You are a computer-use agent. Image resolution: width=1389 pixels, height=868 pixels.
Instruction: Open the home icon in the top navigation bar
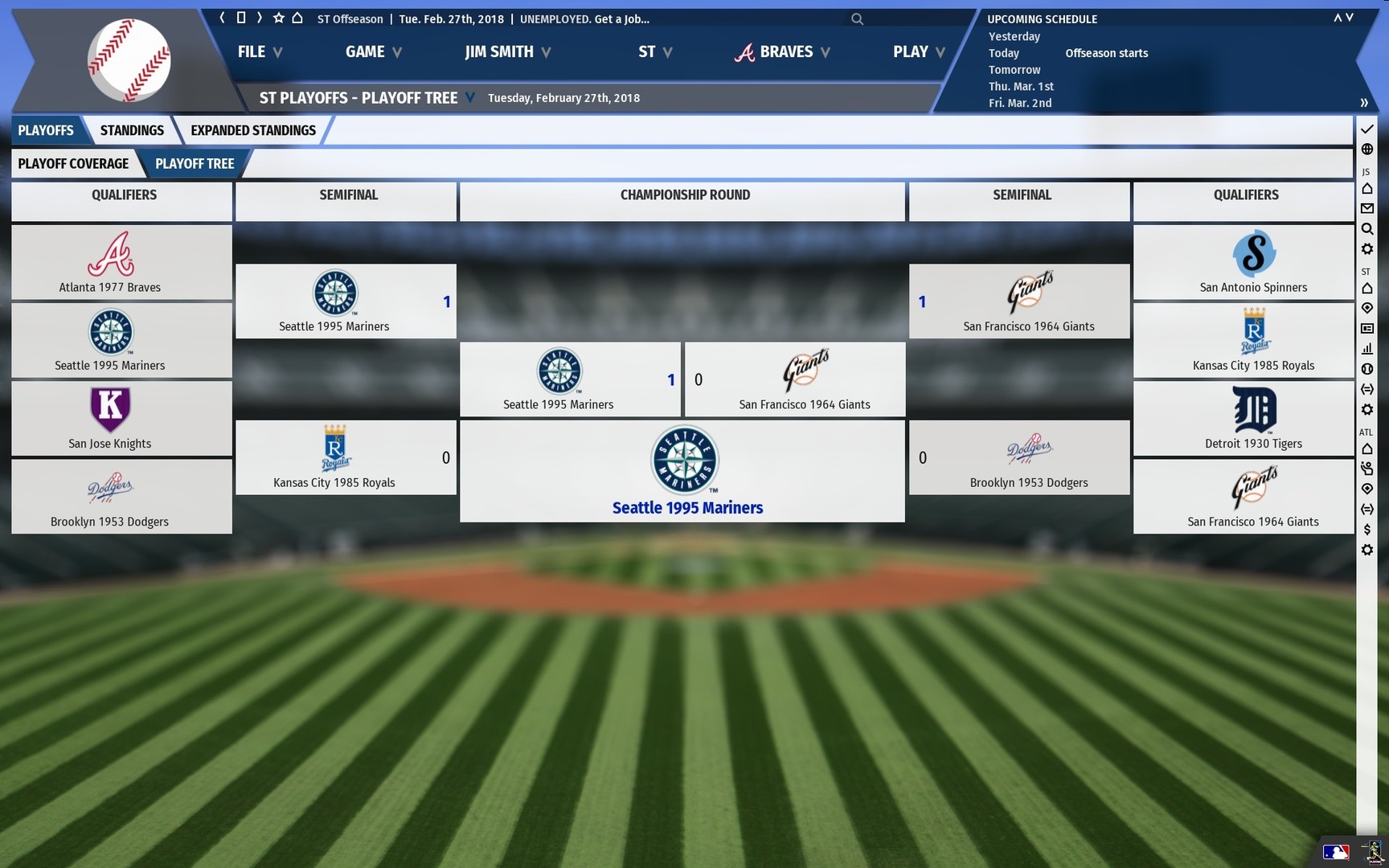pyautogui.click(x=297, y=17)
